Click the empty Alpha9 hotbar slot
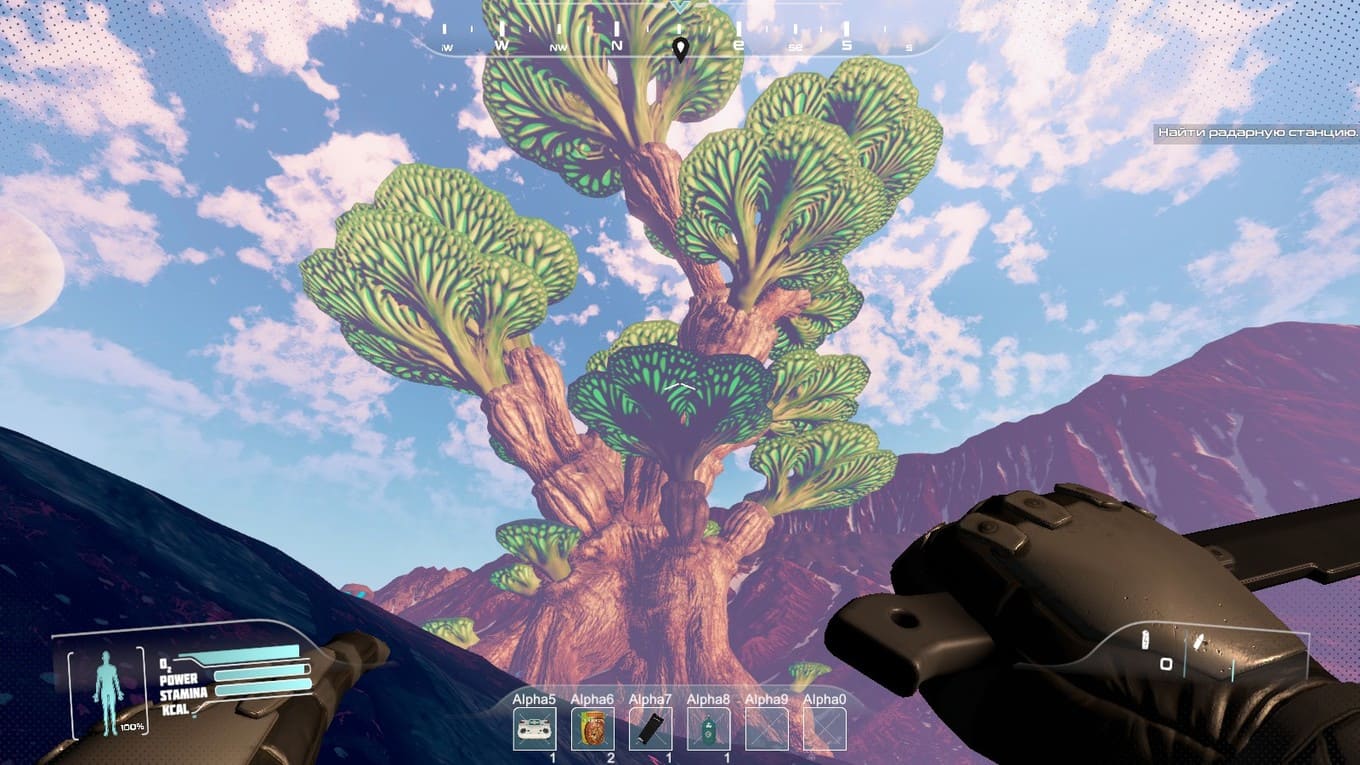 766,728
